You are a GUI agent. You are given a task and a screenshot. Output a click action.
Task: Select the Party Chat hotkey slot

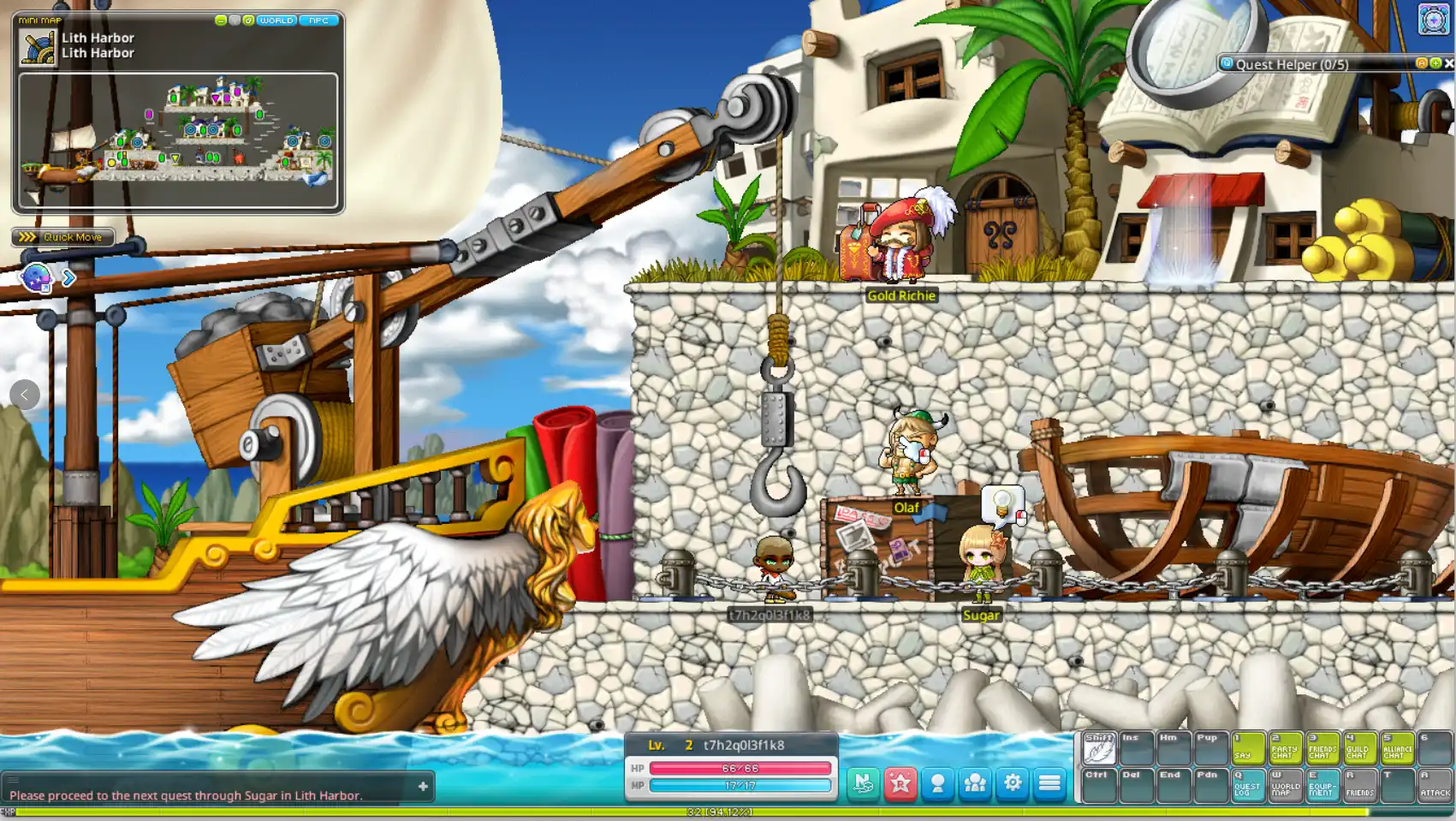1285,747
